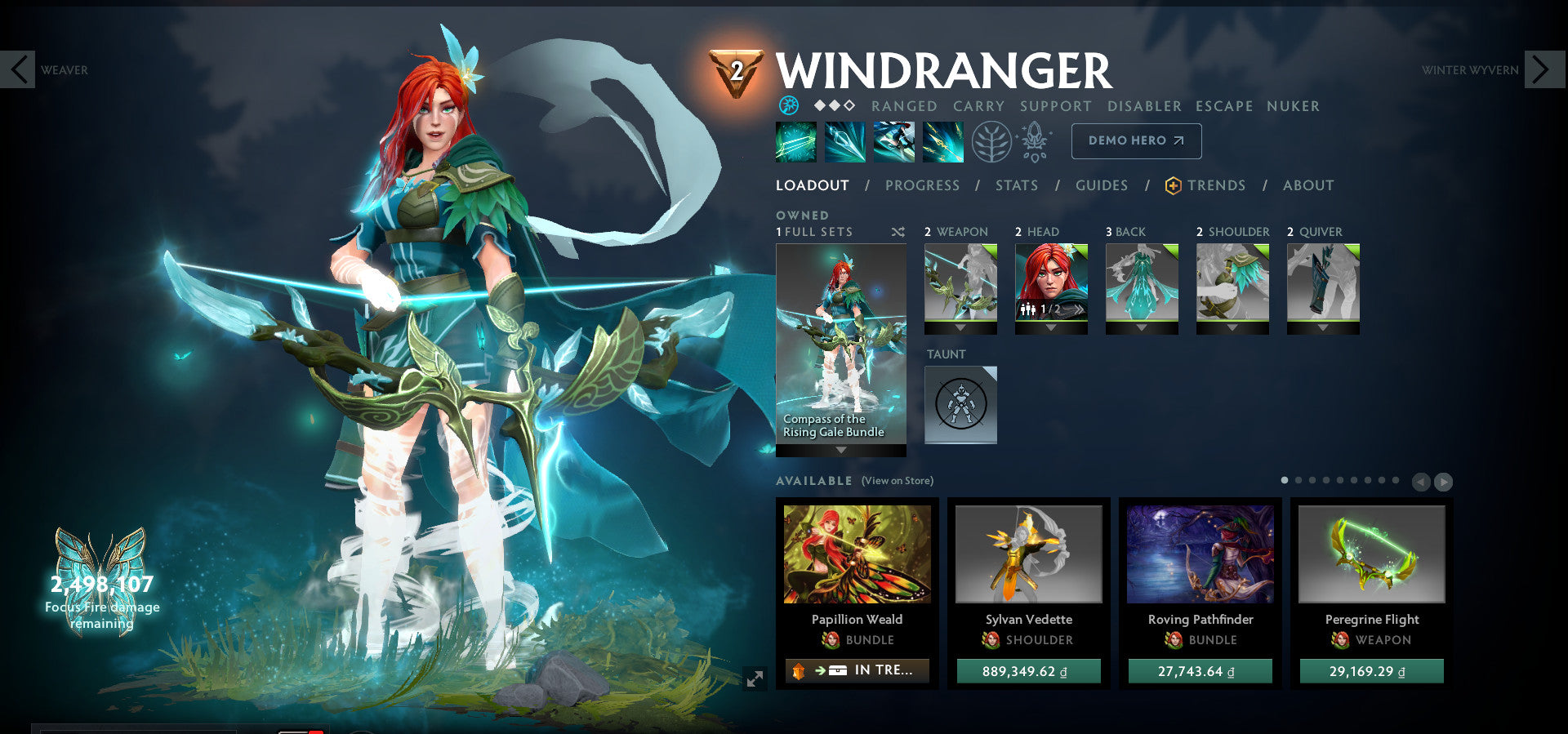This screenshot has width=1568, height=734.
Task: Select the empty Taunt slot
Action: [960, 405]
